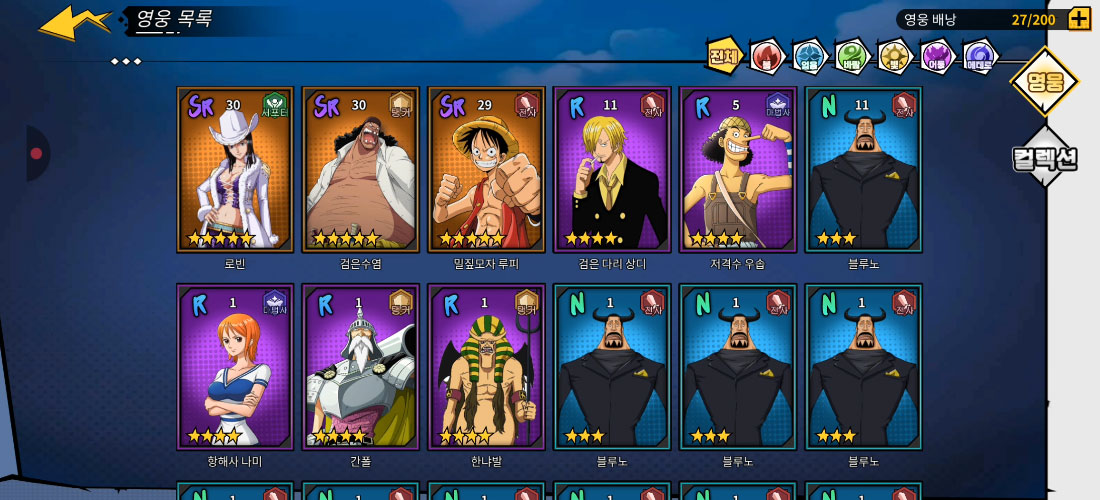Filter heroes by 불 (Fire) element

[767, 57]
